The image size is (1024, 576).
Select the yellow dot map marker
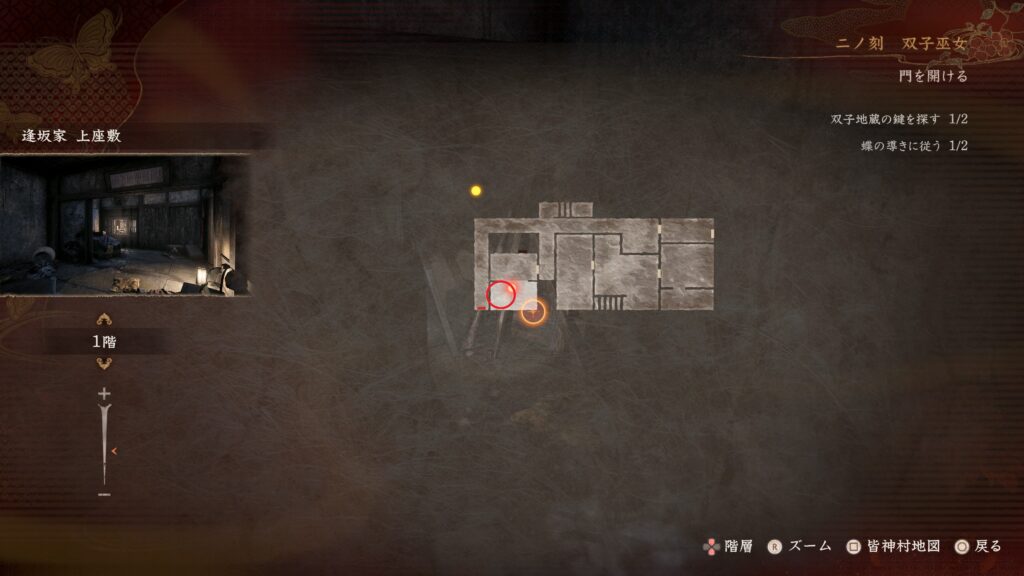476,190
